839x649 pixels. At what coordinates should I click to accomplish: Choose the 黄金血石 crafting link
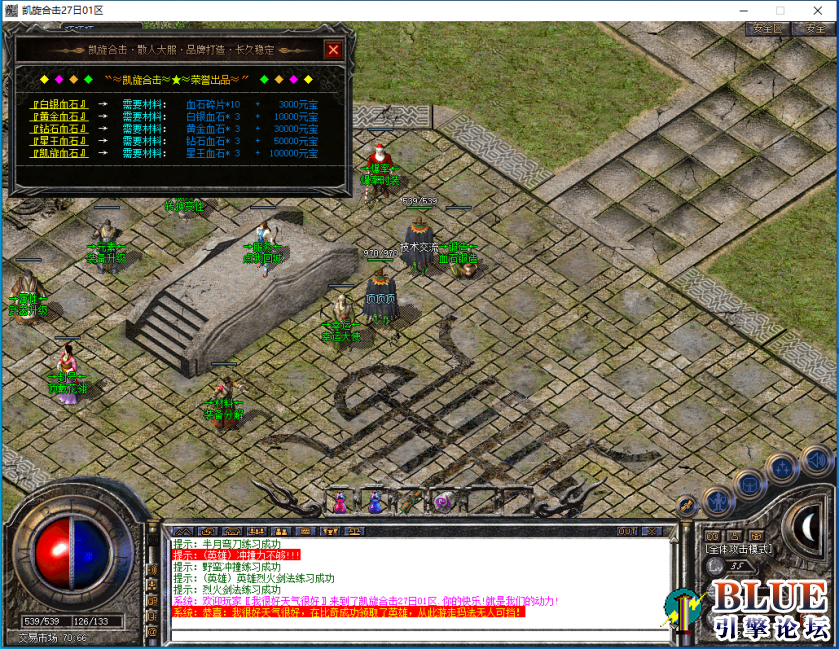coord(60,116)
